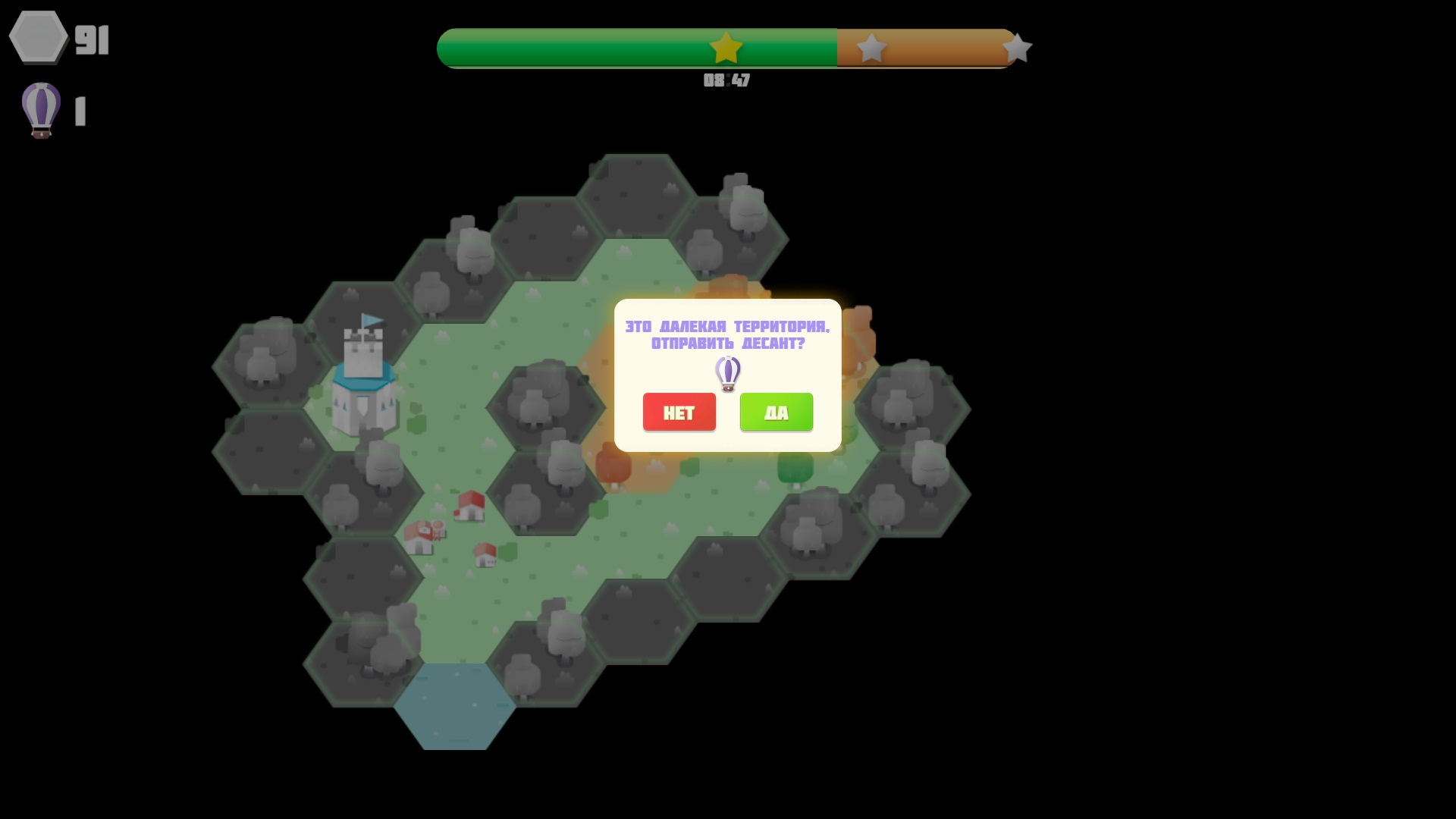Click the dialog message text about distant territory
This screenshot has width=1456, height=819.
(726, 336)
